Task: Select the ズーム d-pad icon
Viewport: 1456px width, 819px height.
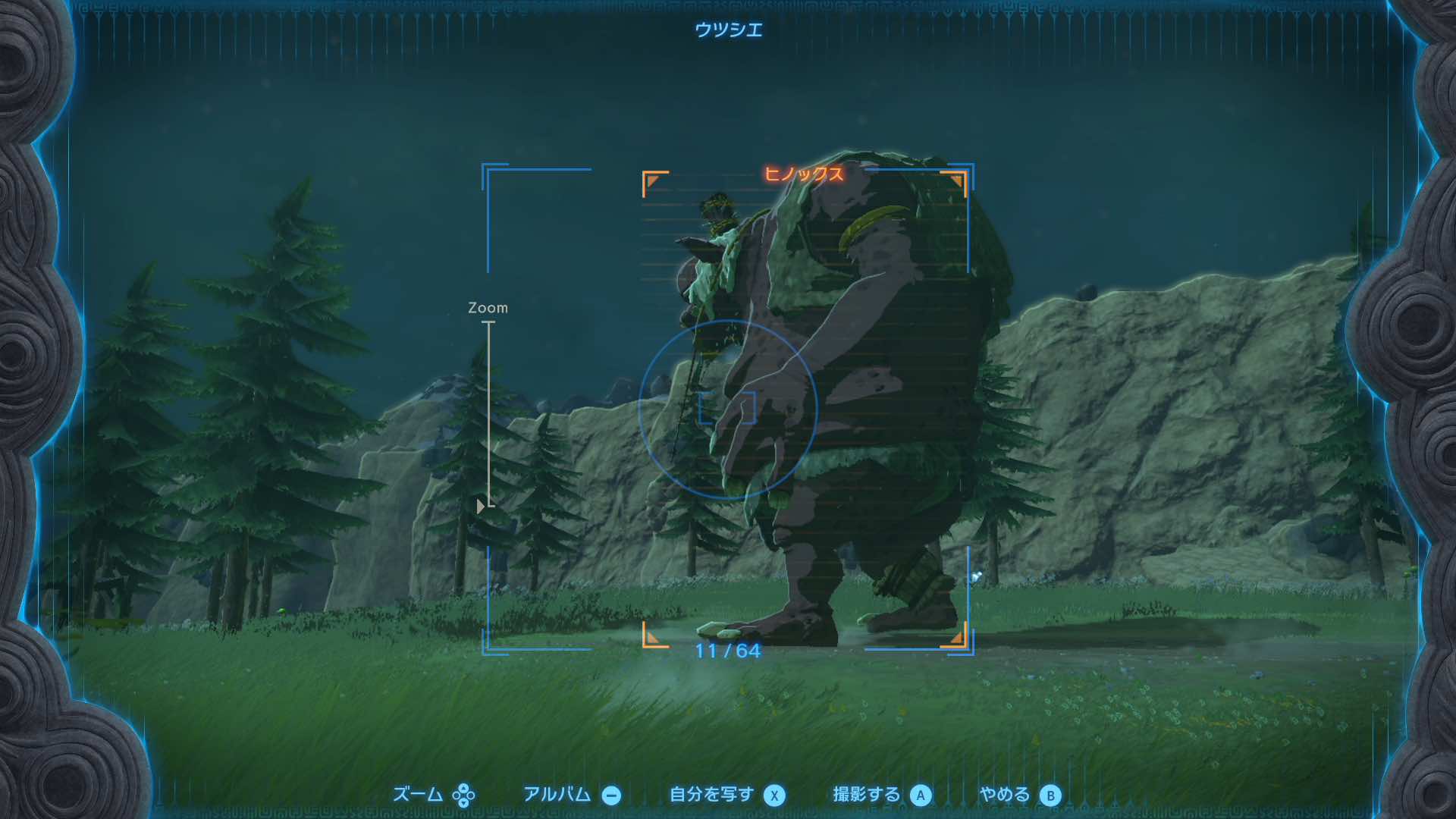Action: point(463,795)
